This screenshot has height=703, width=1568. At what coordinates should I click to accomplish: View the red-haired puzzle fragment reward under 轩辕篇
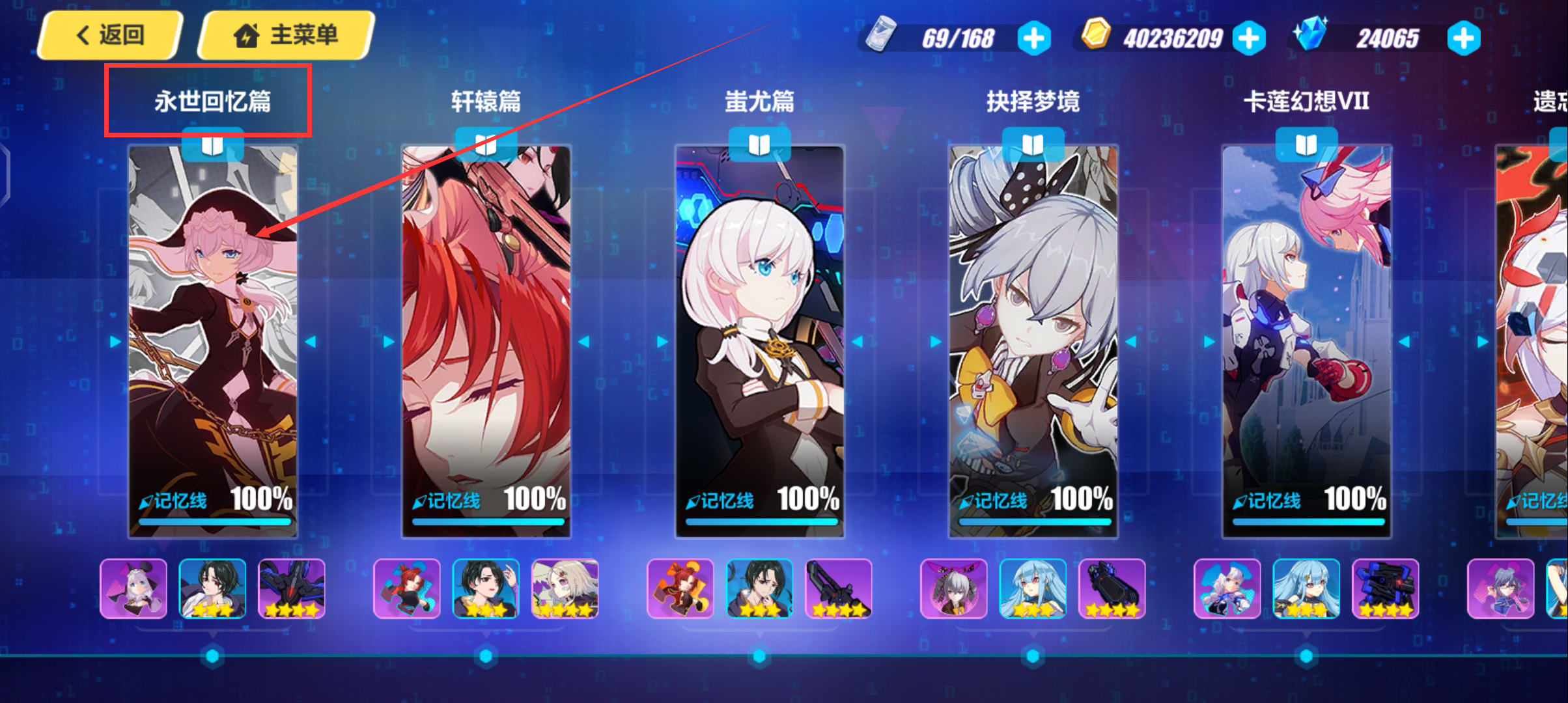(407, 588)
